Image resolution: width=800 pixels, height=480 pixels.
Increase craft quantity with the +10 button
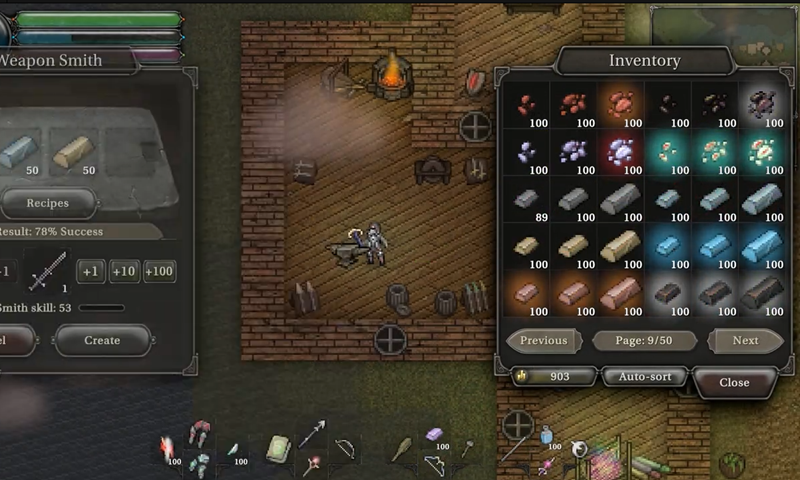(125, 271)
